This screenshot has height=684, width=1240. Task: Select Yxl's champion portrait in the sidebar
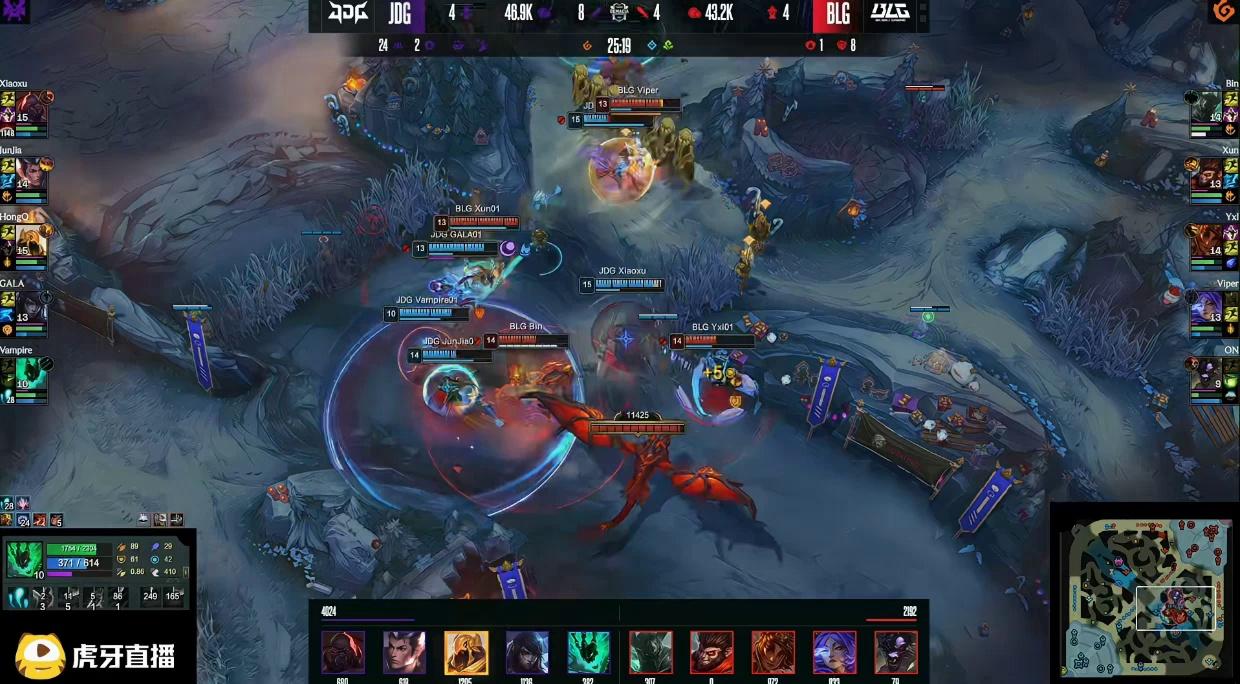1207,241
